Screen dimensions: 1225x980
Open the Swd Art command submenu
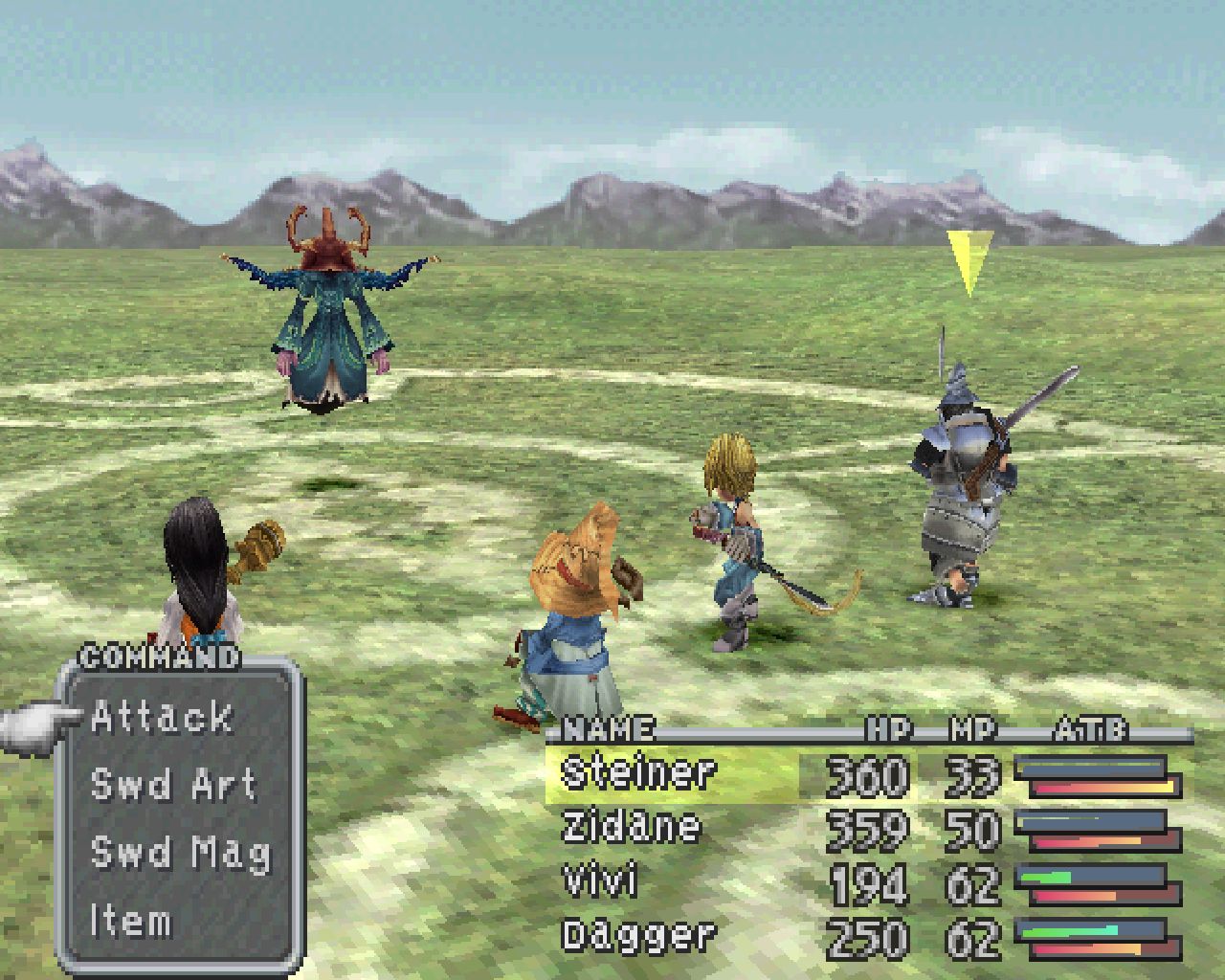(x=172, y=785)
